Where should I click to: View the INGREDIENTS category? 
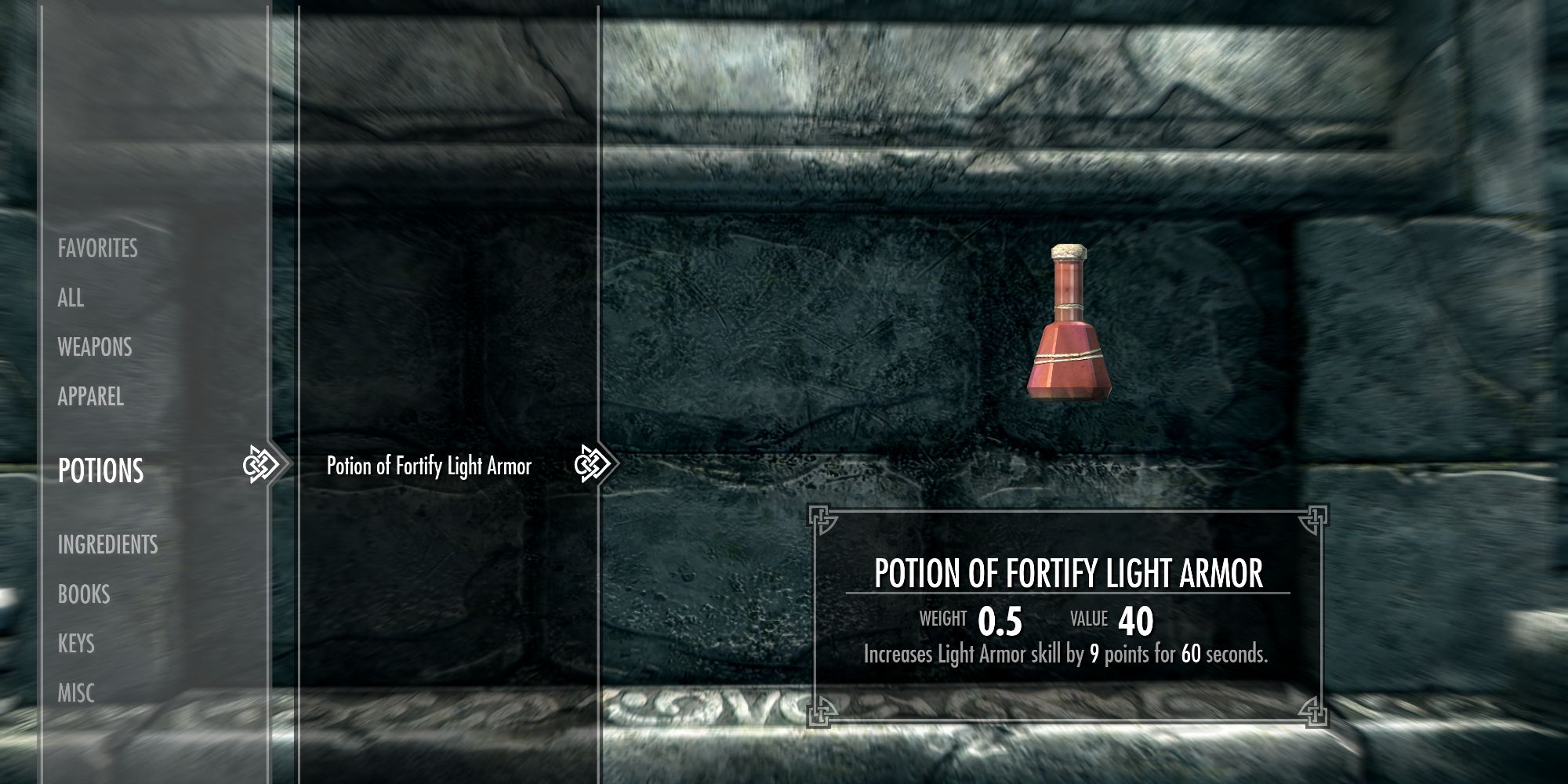click(x=107, y=546)
